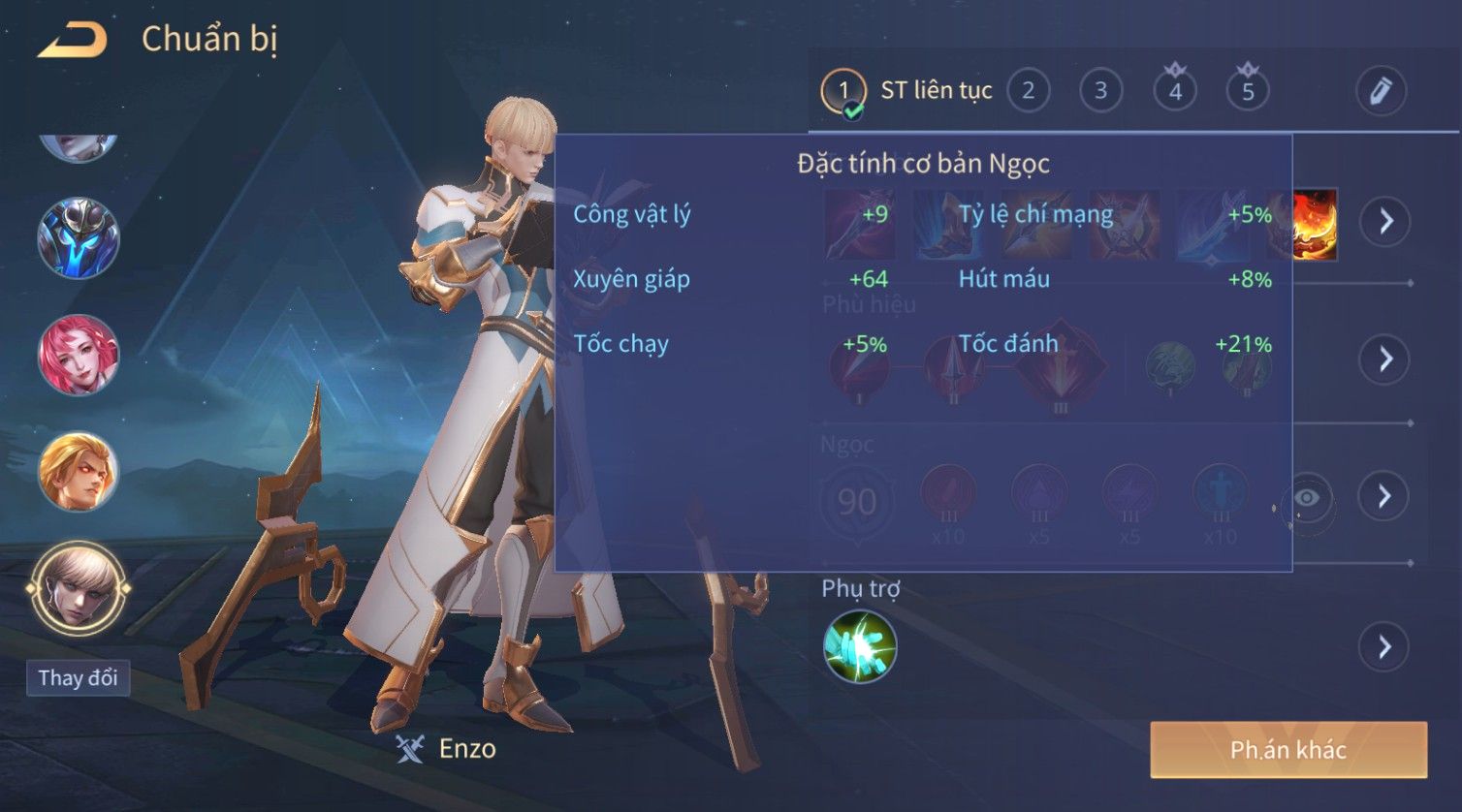Click the Thay đổi button
This screenshot has height=812, width=1462.
coord(78,677)
